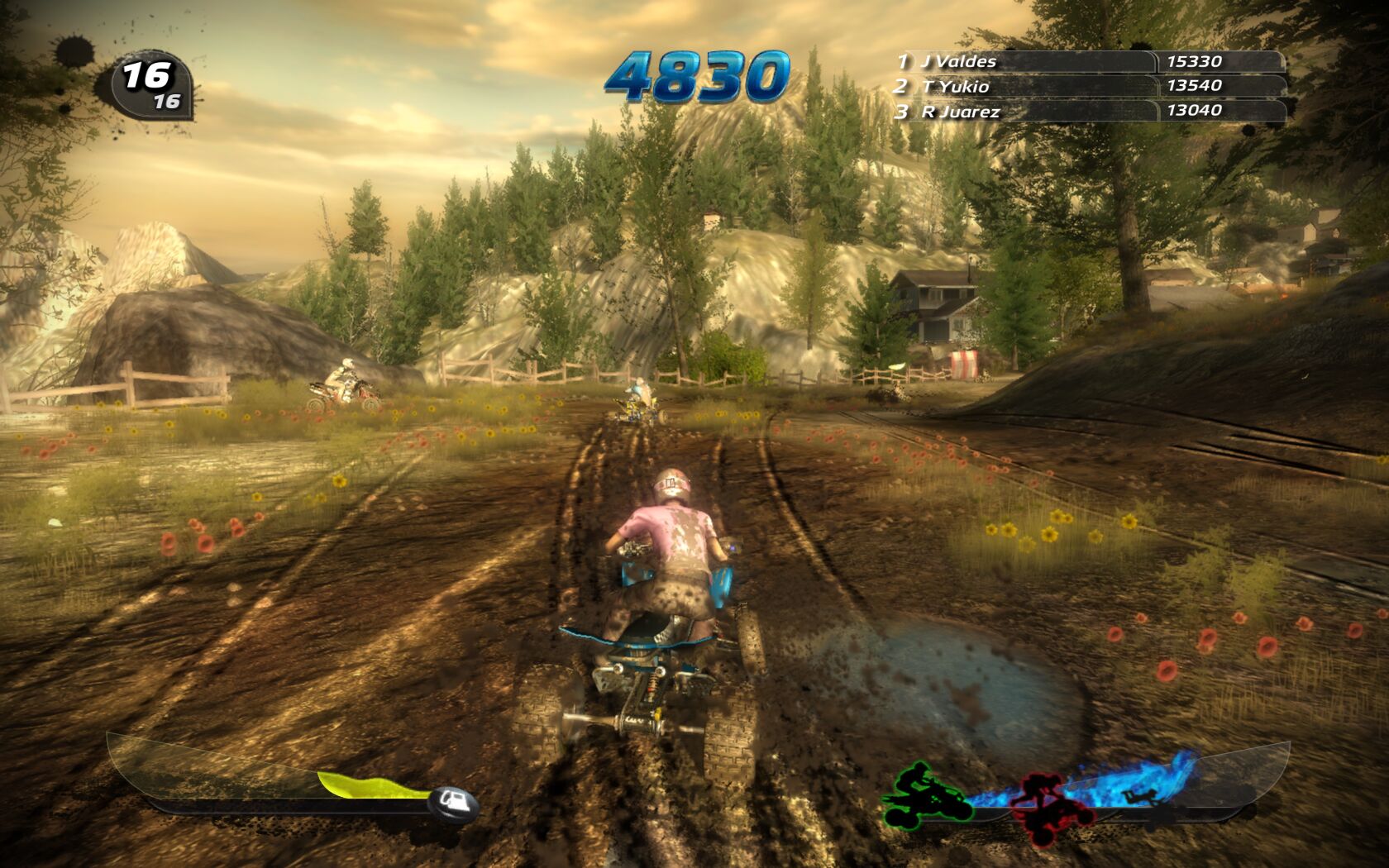The image size is (1389, 868).
Task: Click the fuel pump boost icon
Action: 455,800
